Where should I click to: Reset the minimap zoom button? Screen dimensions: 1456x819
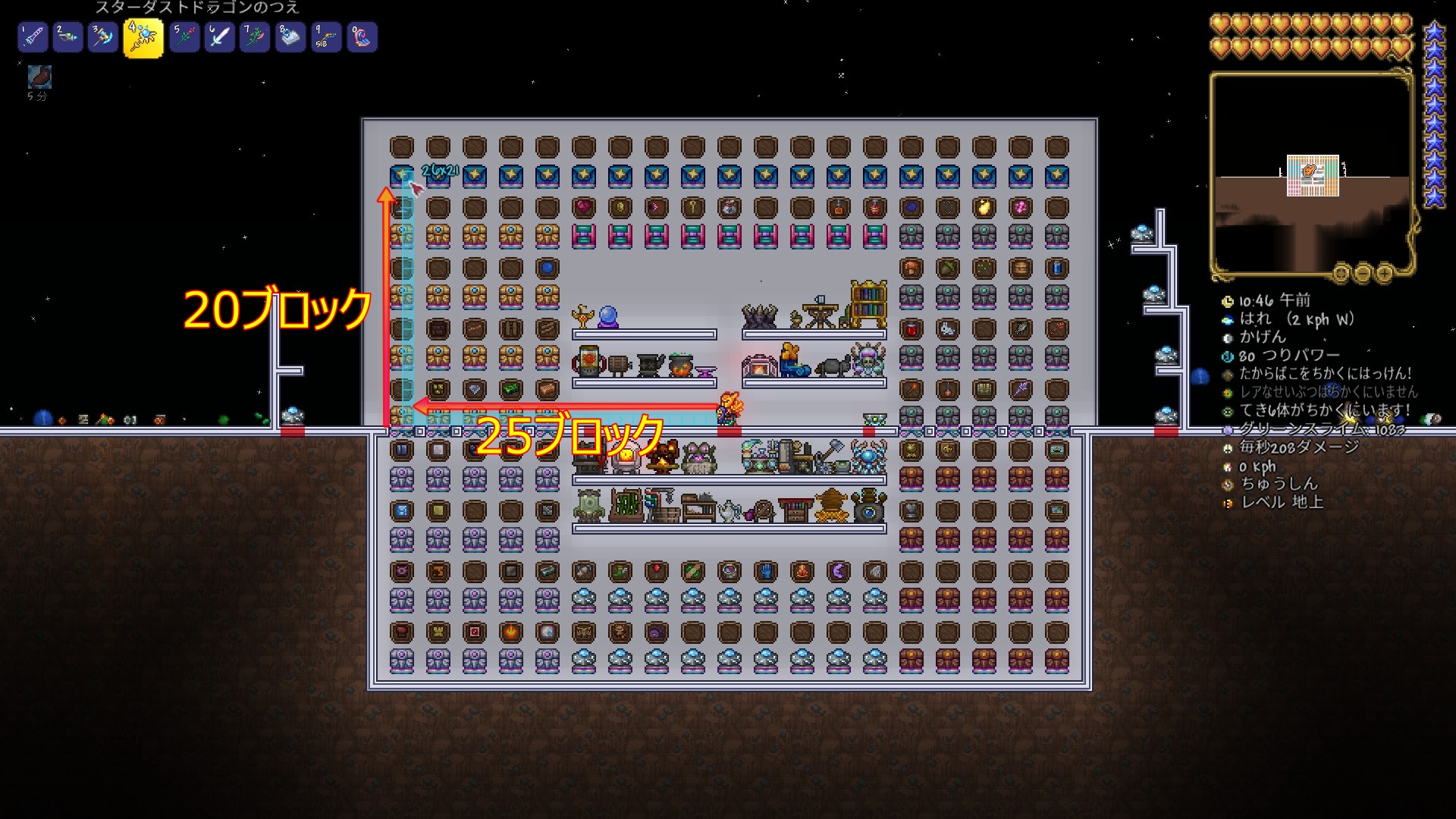tap(1341, 272)
